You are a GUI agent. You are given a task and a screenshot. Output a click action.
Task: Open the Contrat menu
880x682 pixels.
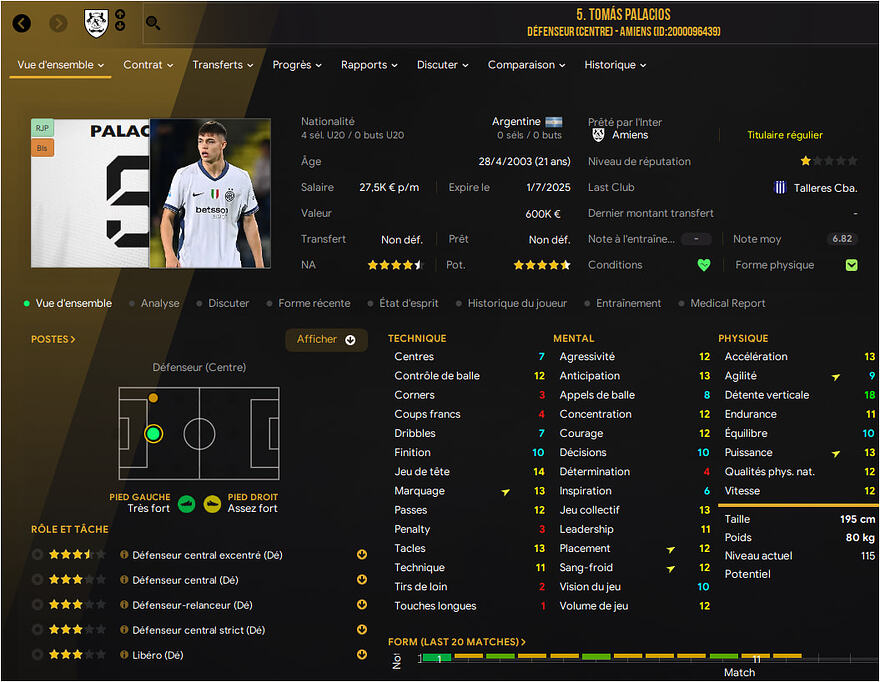(148, 65)
